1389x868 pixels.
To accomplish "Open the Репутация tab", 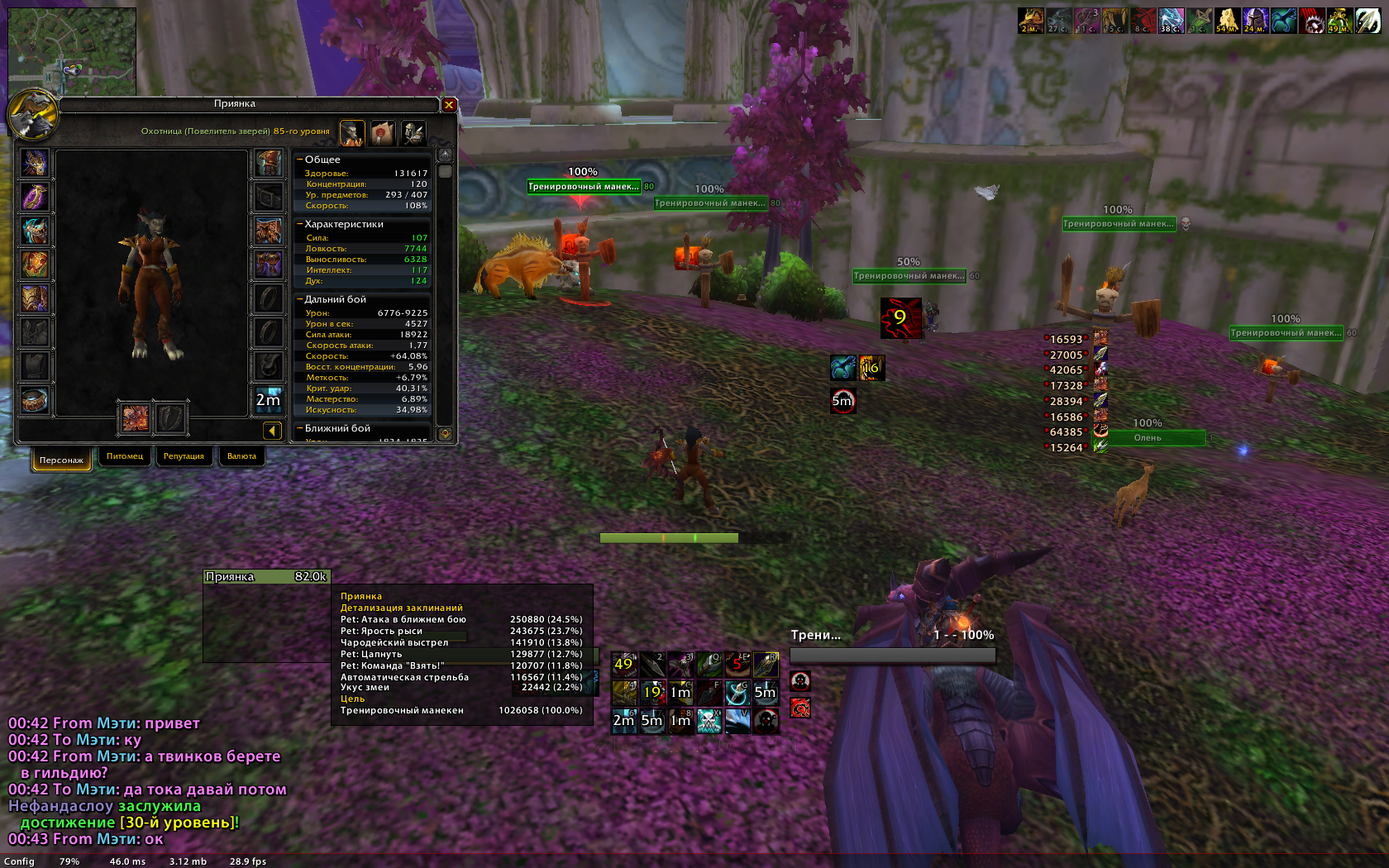I will coord(184,456).
